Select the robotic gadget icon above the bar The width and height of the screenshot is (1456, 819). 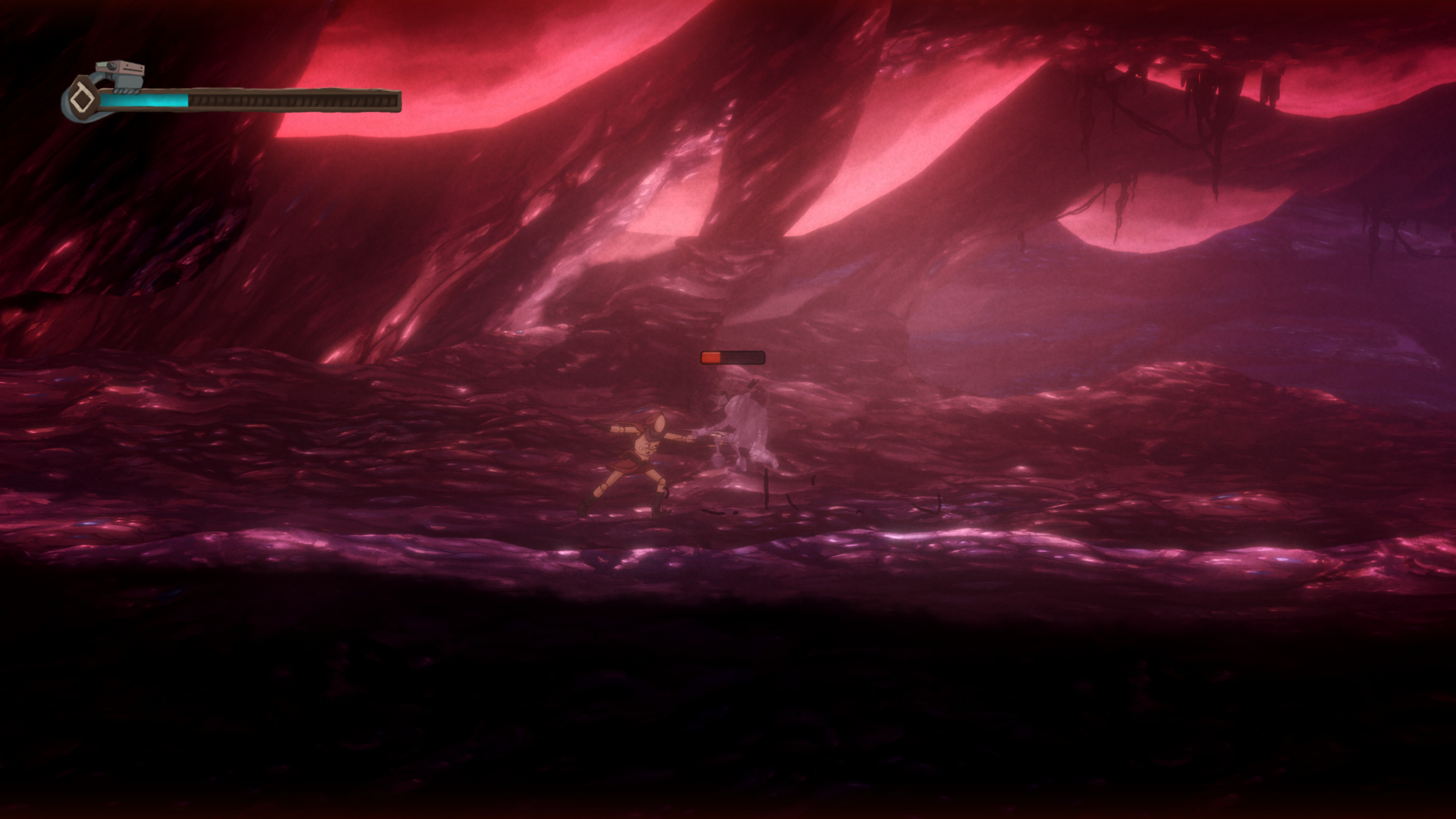(x=121, y=76)
